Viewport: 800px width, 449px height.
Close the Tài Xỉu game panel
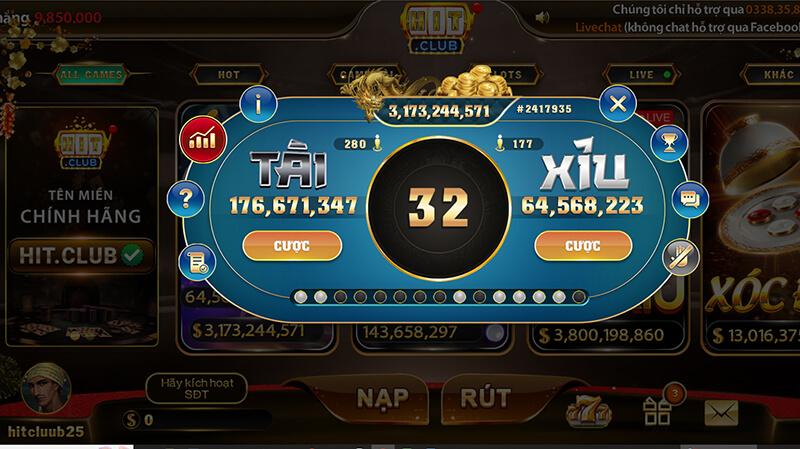[618, 103]
